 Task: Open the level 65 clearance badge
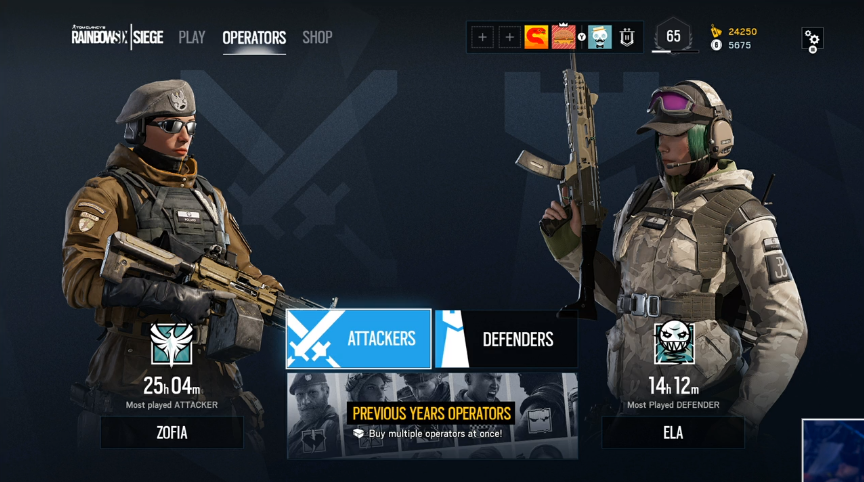673,37
